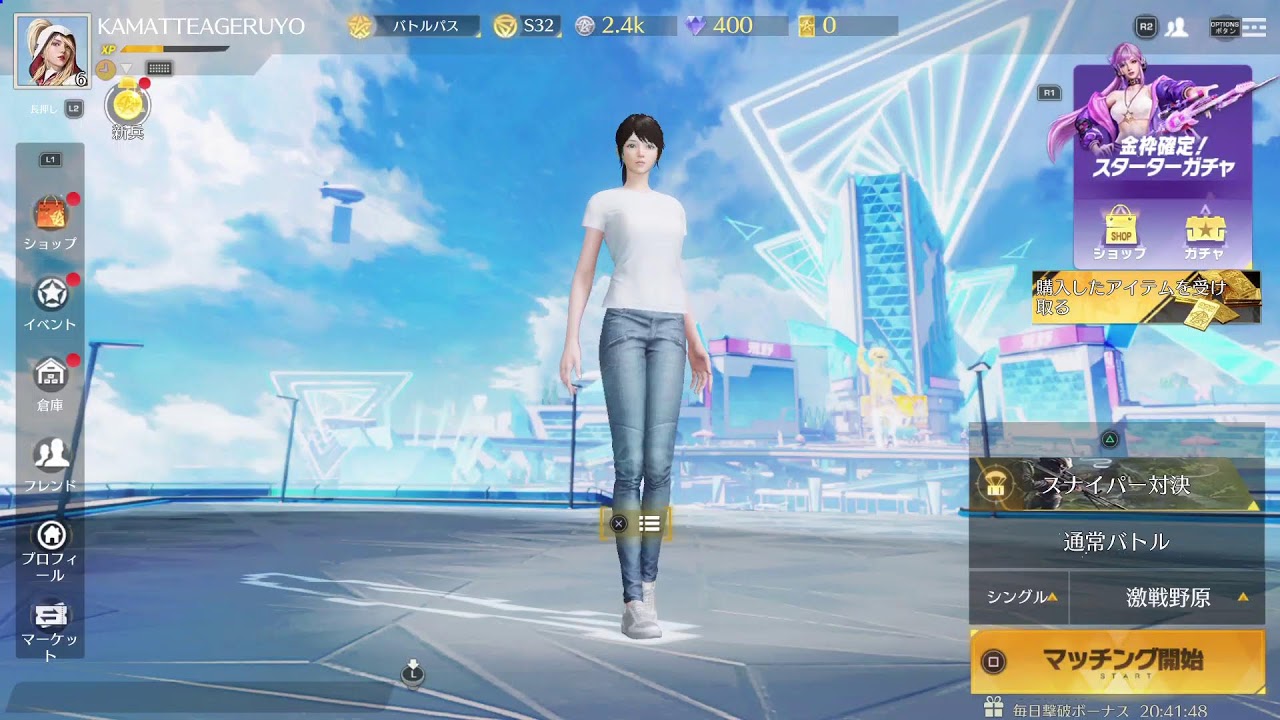Open the 新兵 rookie medal rewards
Image resolution: width=1280 pixels, height=720 pixels.
click(128, 108)
